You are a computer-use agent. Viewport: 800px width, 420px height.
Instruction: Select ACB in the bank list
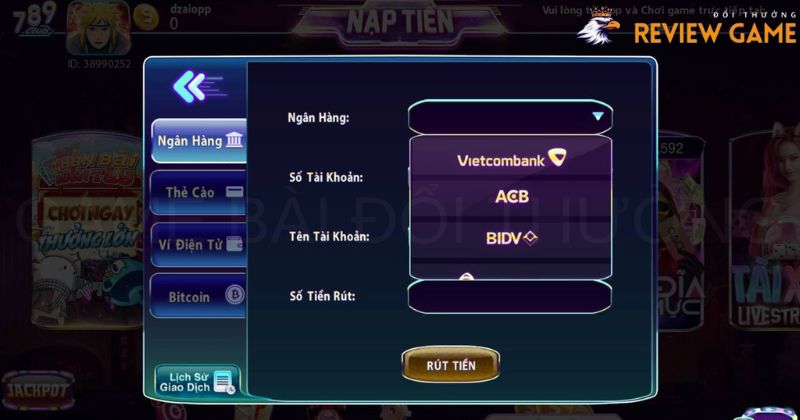coord(510,197)
